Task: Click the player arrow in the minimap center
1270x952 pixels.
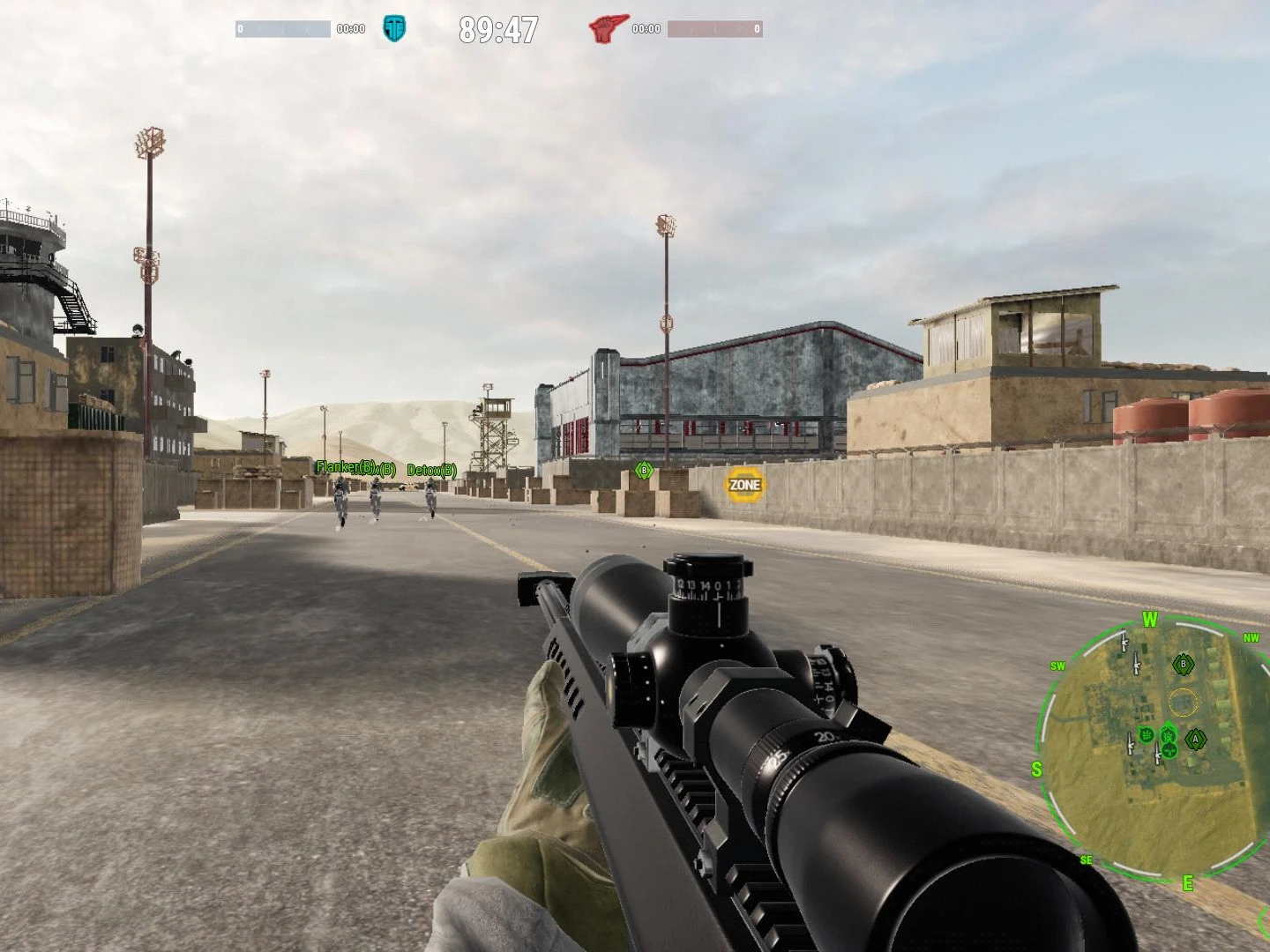Action: 1168,733
